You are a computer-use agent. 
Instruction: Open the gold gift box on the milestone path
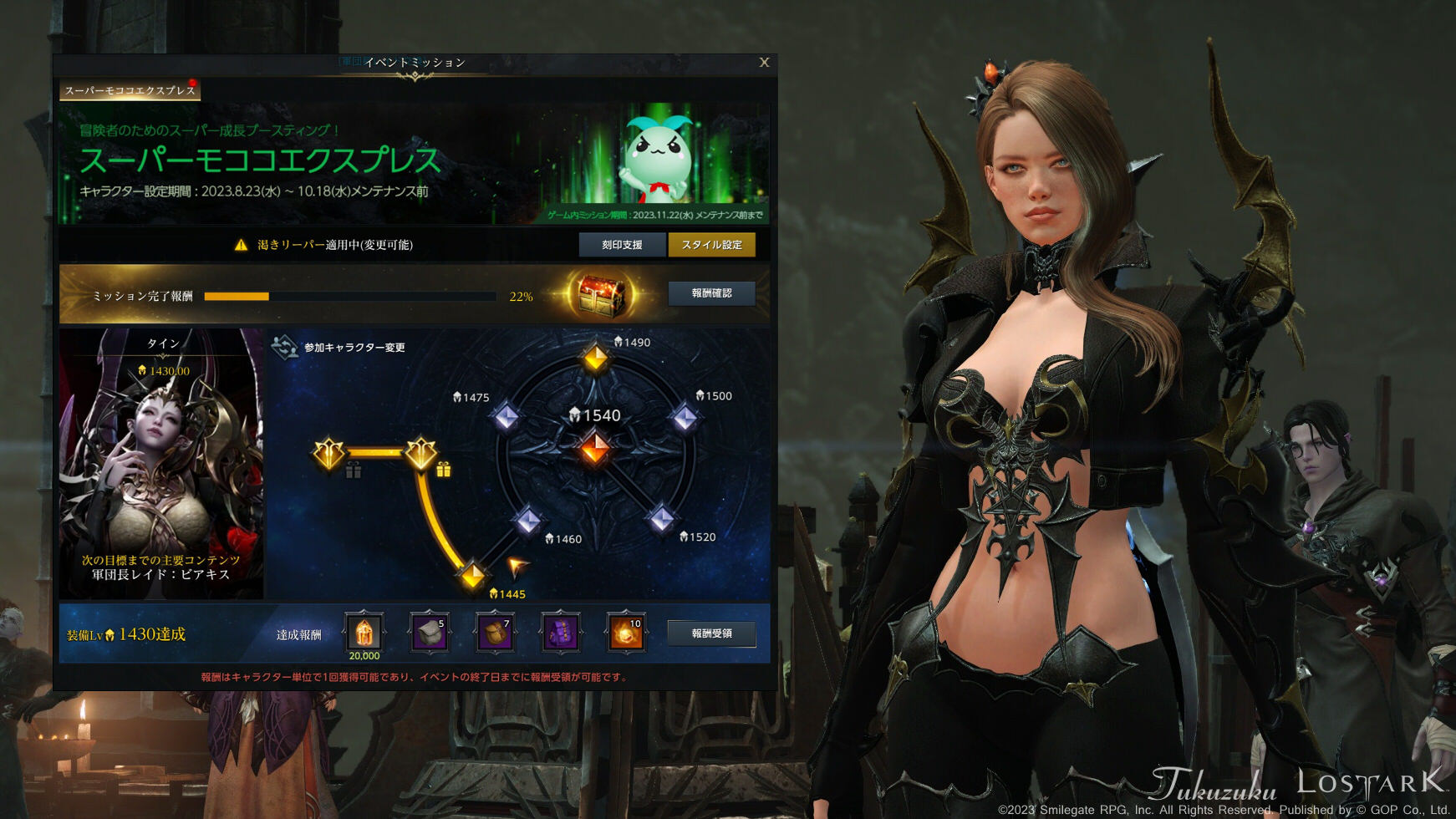point(443,471)
